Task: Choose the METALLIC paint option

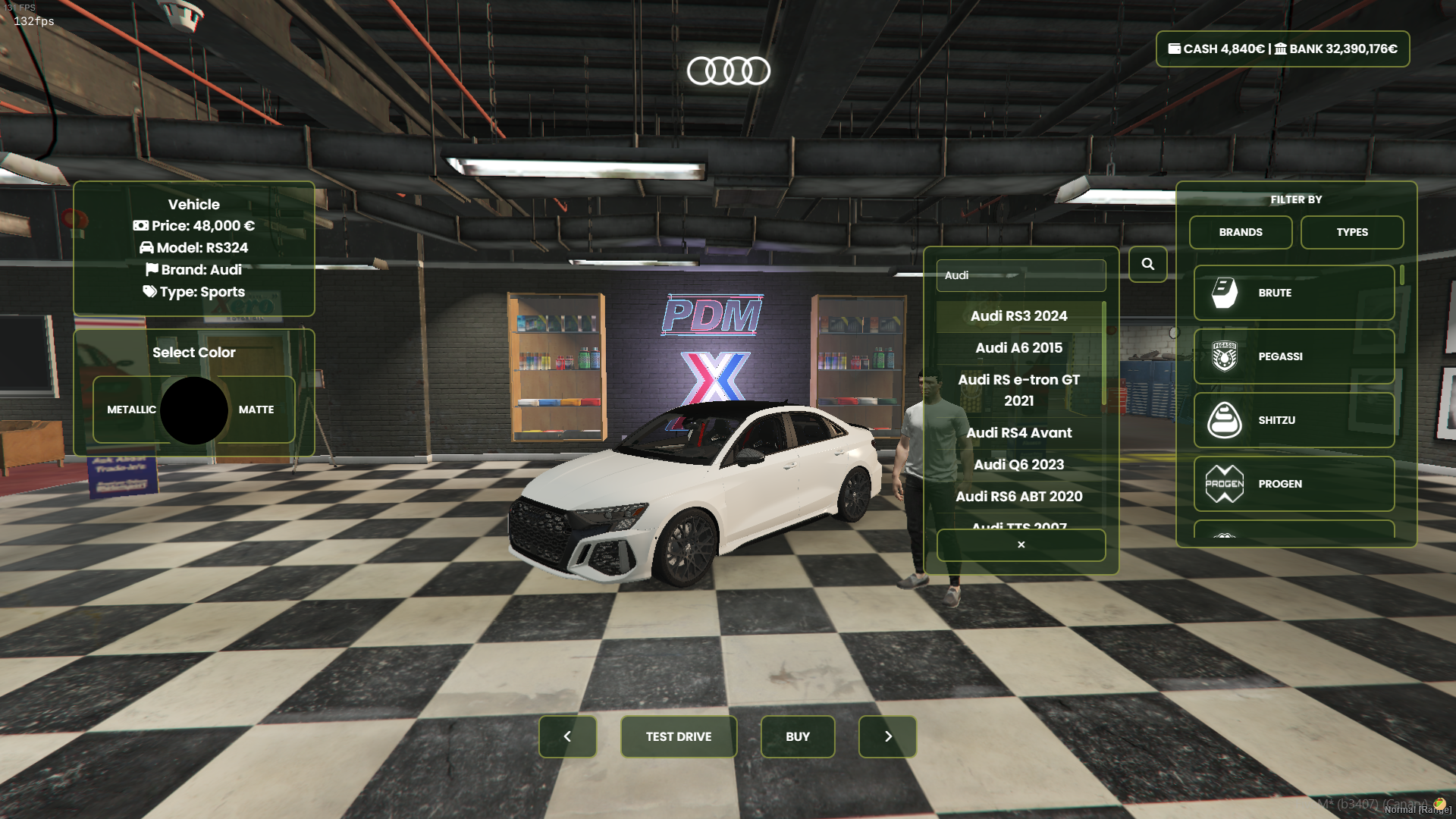Action: (131, 409)
